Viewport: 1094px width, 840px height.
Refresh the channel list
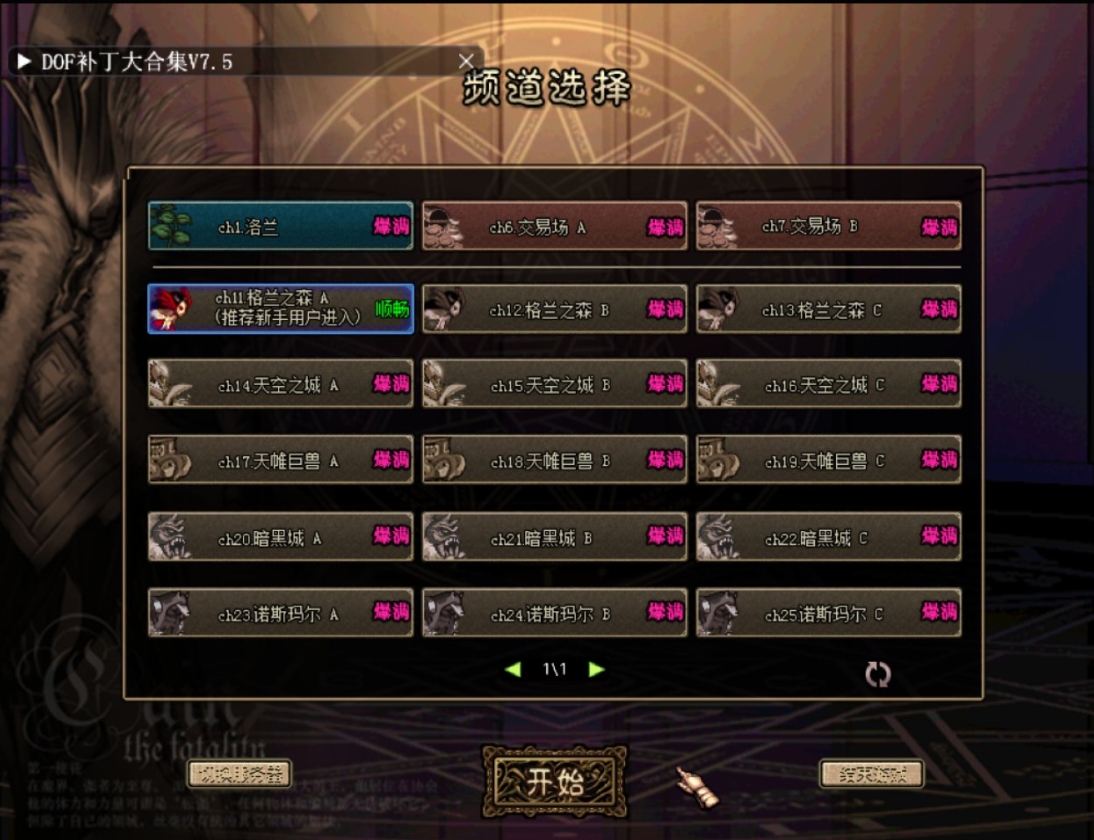coord(877,674)
